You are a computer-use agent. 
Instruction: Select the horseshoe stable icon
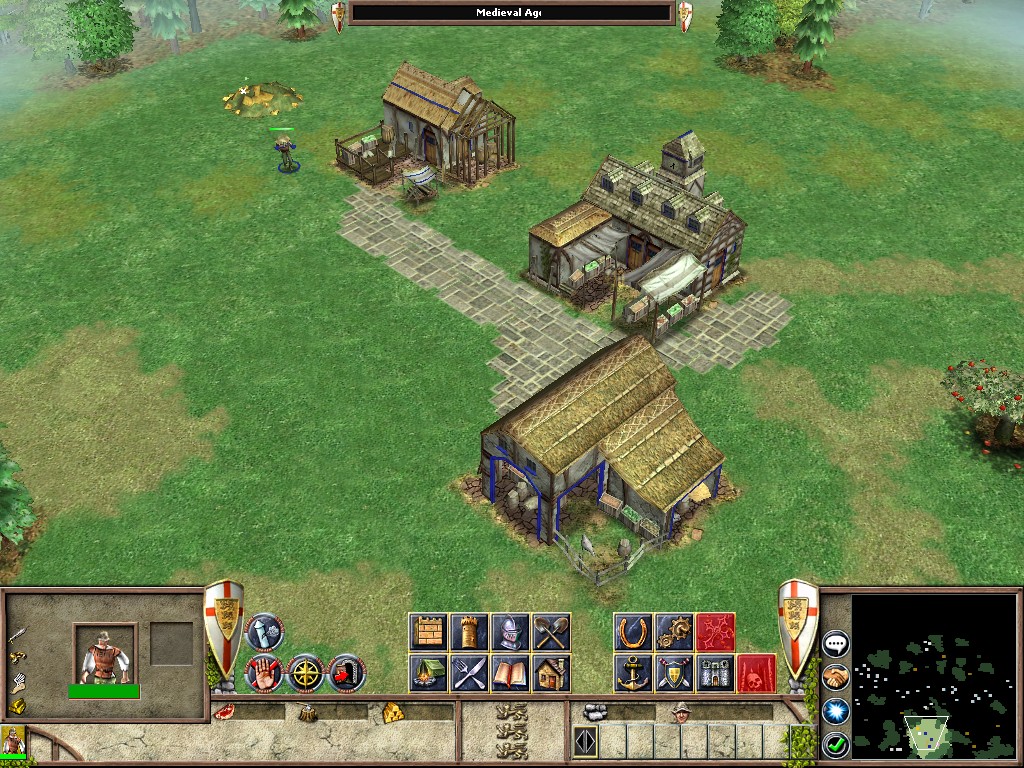[x=633, y=632]
